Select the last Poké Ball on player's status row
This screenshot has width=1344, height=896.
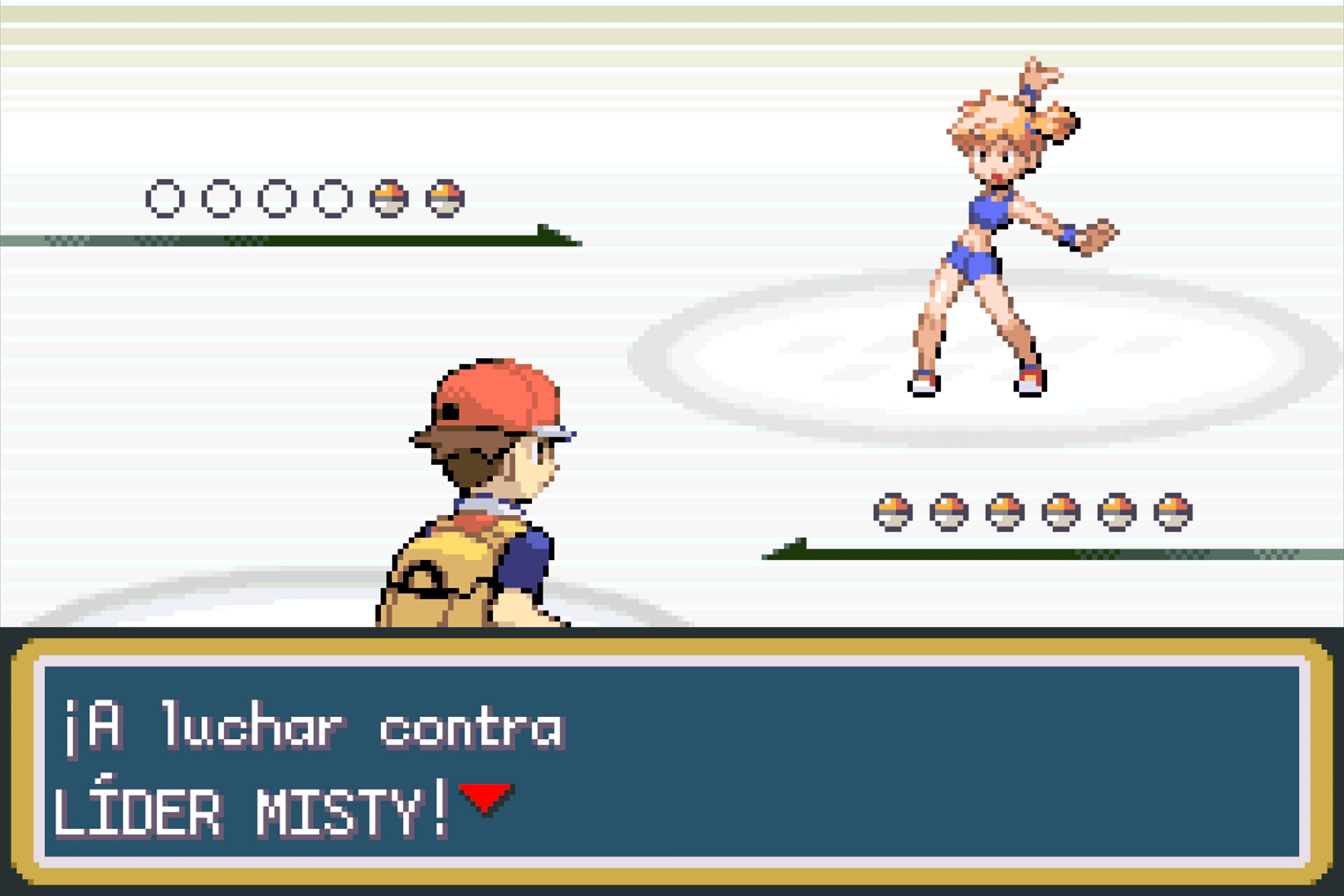[1173, 513]
